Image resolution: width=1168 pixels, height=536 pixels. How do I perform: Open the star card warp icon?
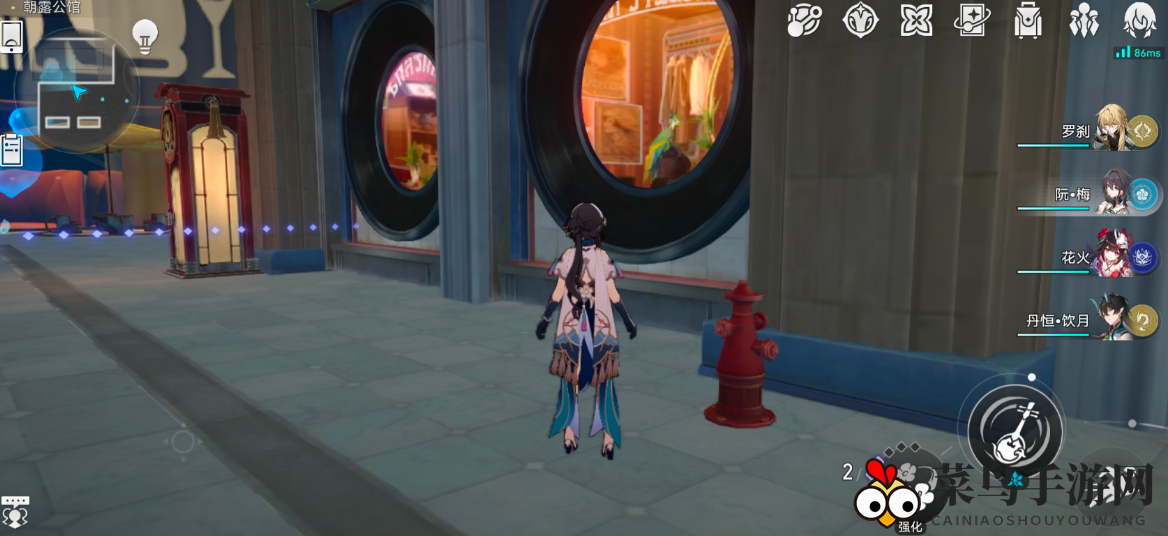972,19
